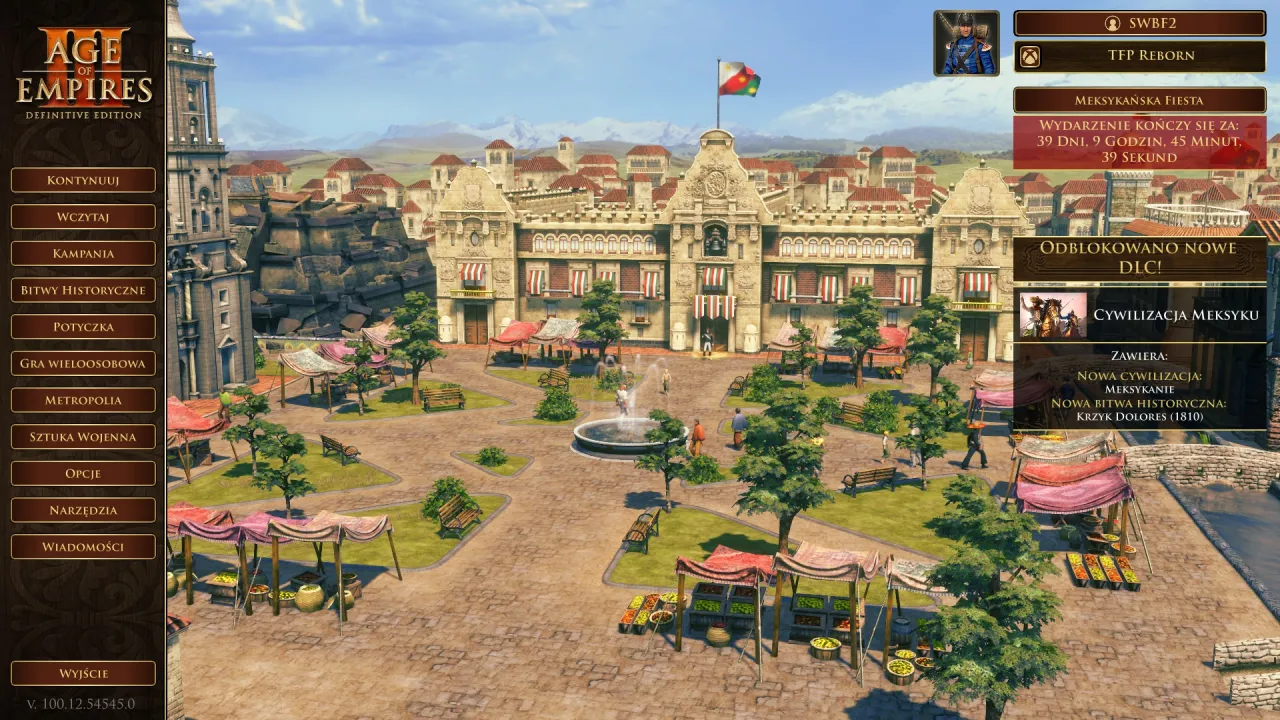Click Wczytaj to load a saved game
Image resolution: width=1280 pixels, height=720 pixels.
coord(82,217)
